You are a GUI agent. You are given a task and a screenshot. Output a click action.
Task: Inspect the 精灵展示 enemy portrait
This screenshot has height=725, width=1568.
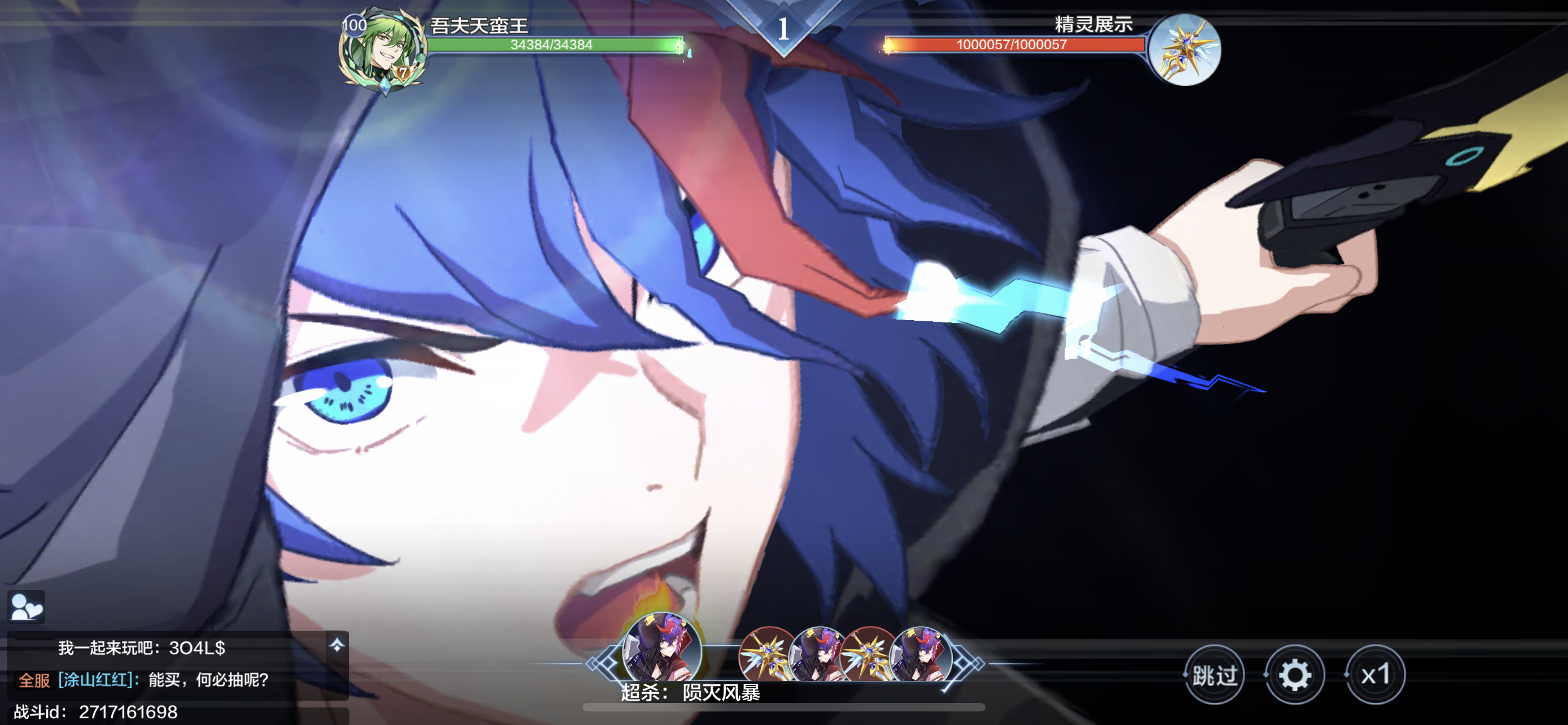[1185, 50]
